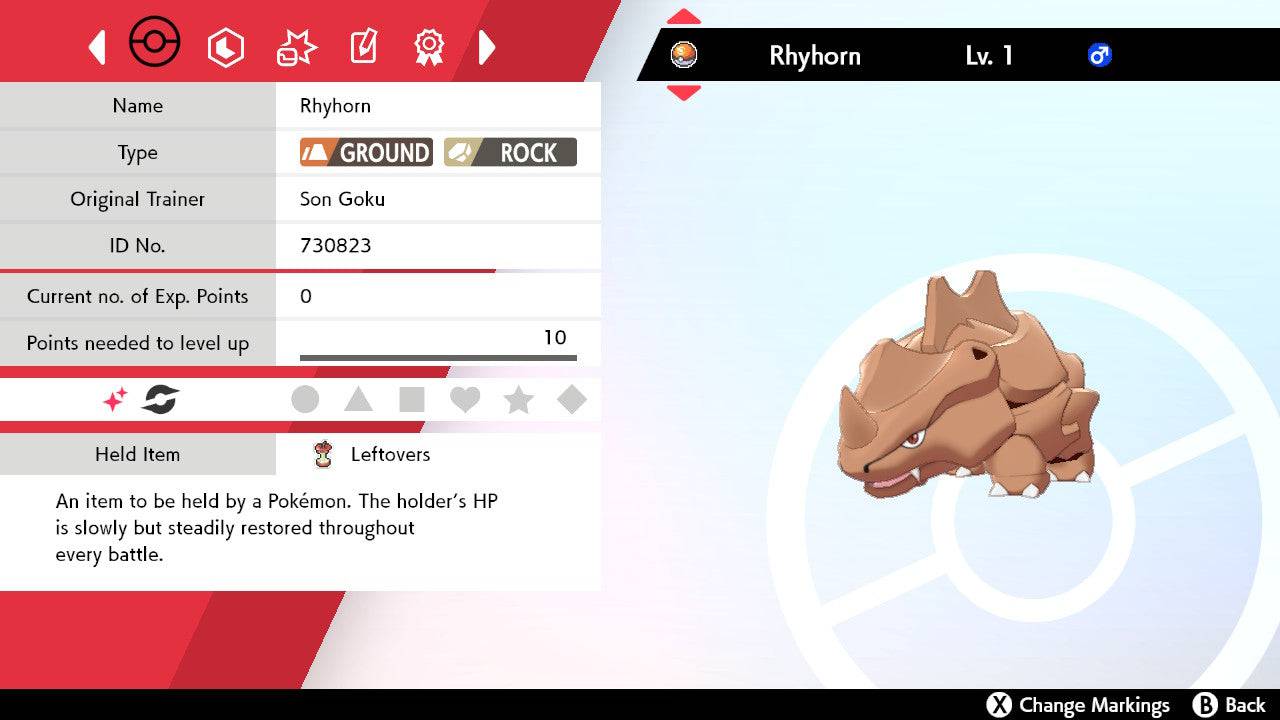
Task: Toggle the heart marking
Action: pos(465,400)
